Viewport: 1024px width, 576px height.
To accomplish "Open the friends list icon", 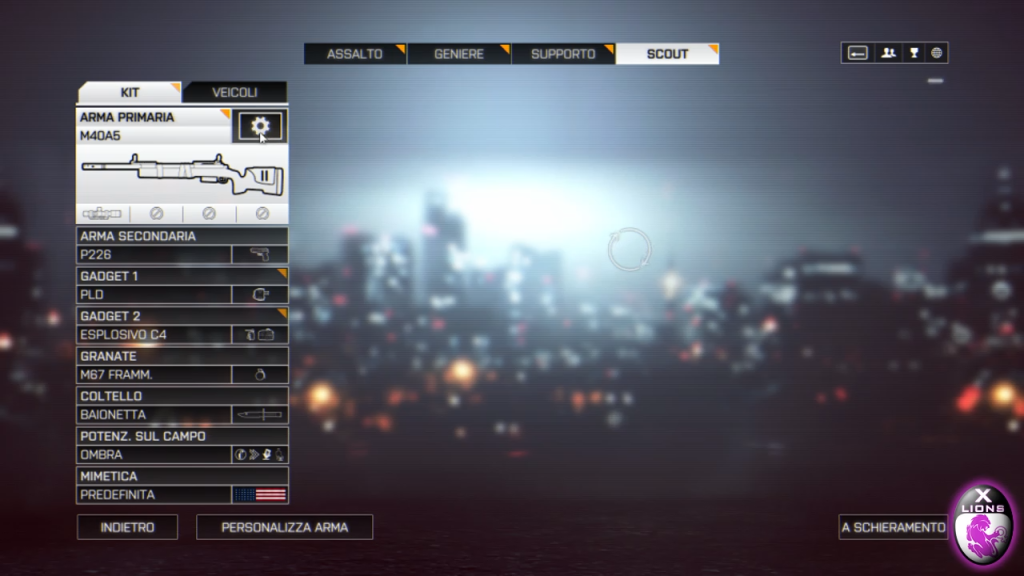I will coord(887,53).
